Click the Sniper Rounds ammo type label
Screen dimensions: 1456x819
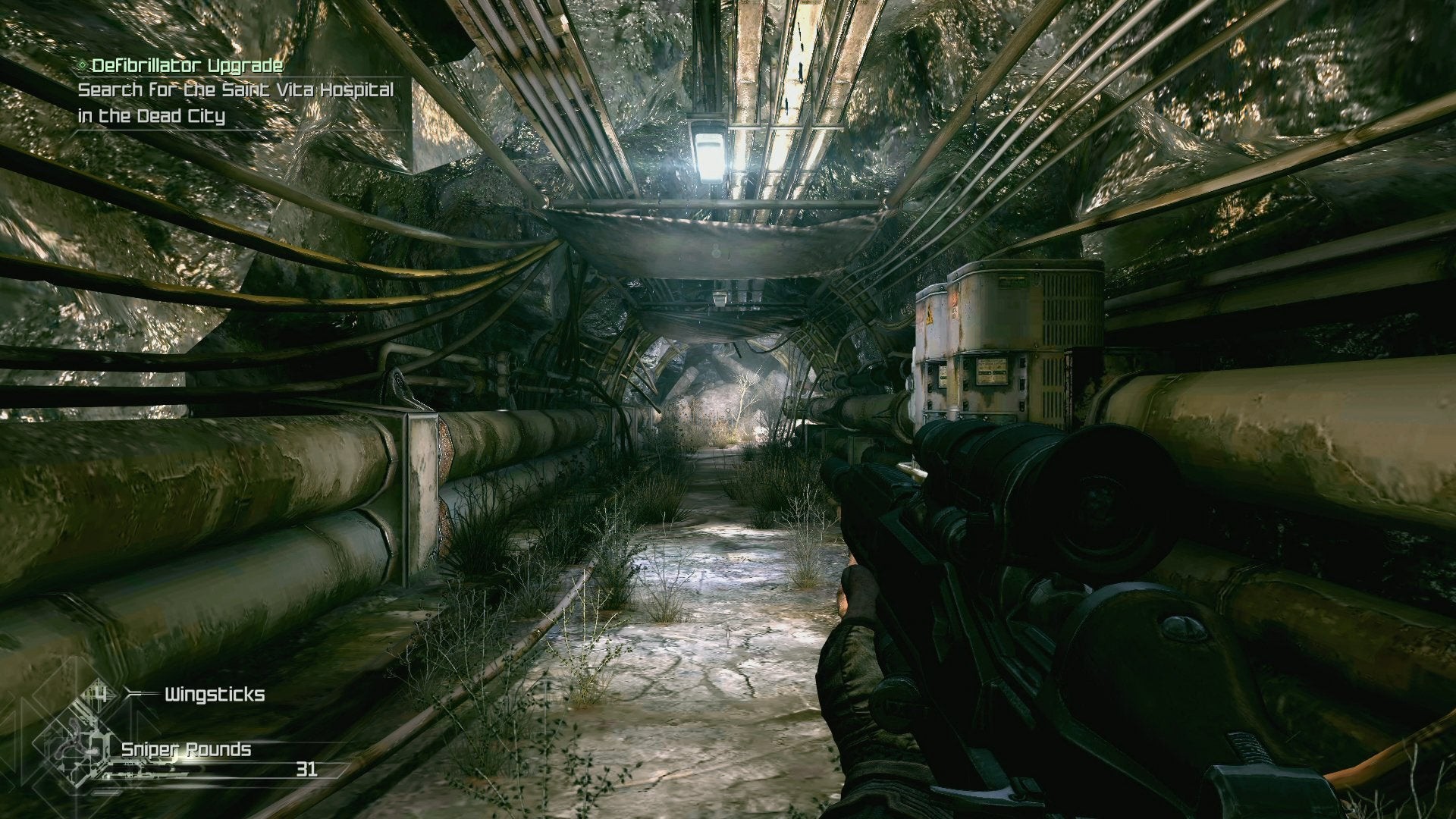[x=186, y=750]
